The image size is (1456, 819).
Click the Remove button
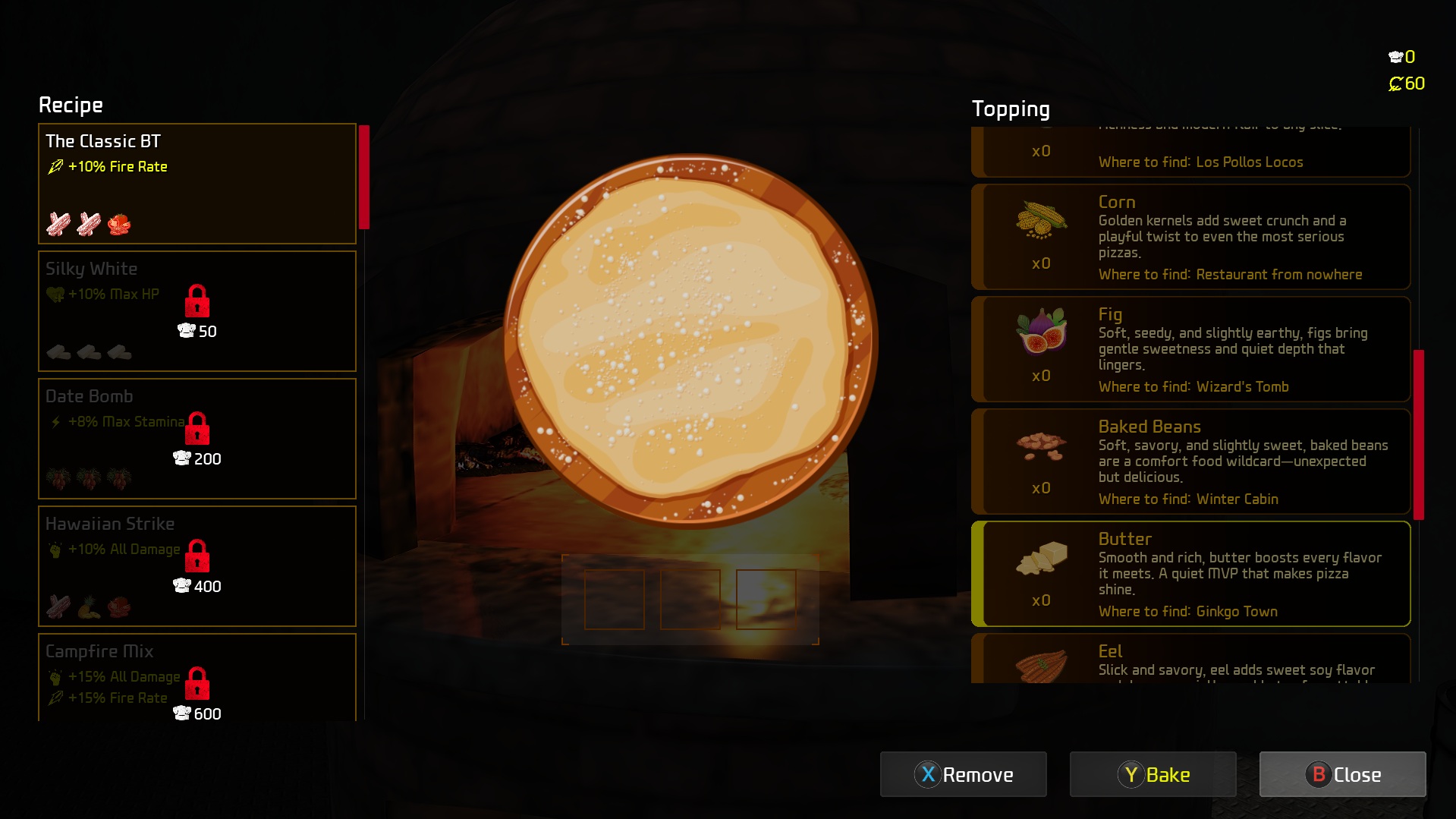coord(963,774)
